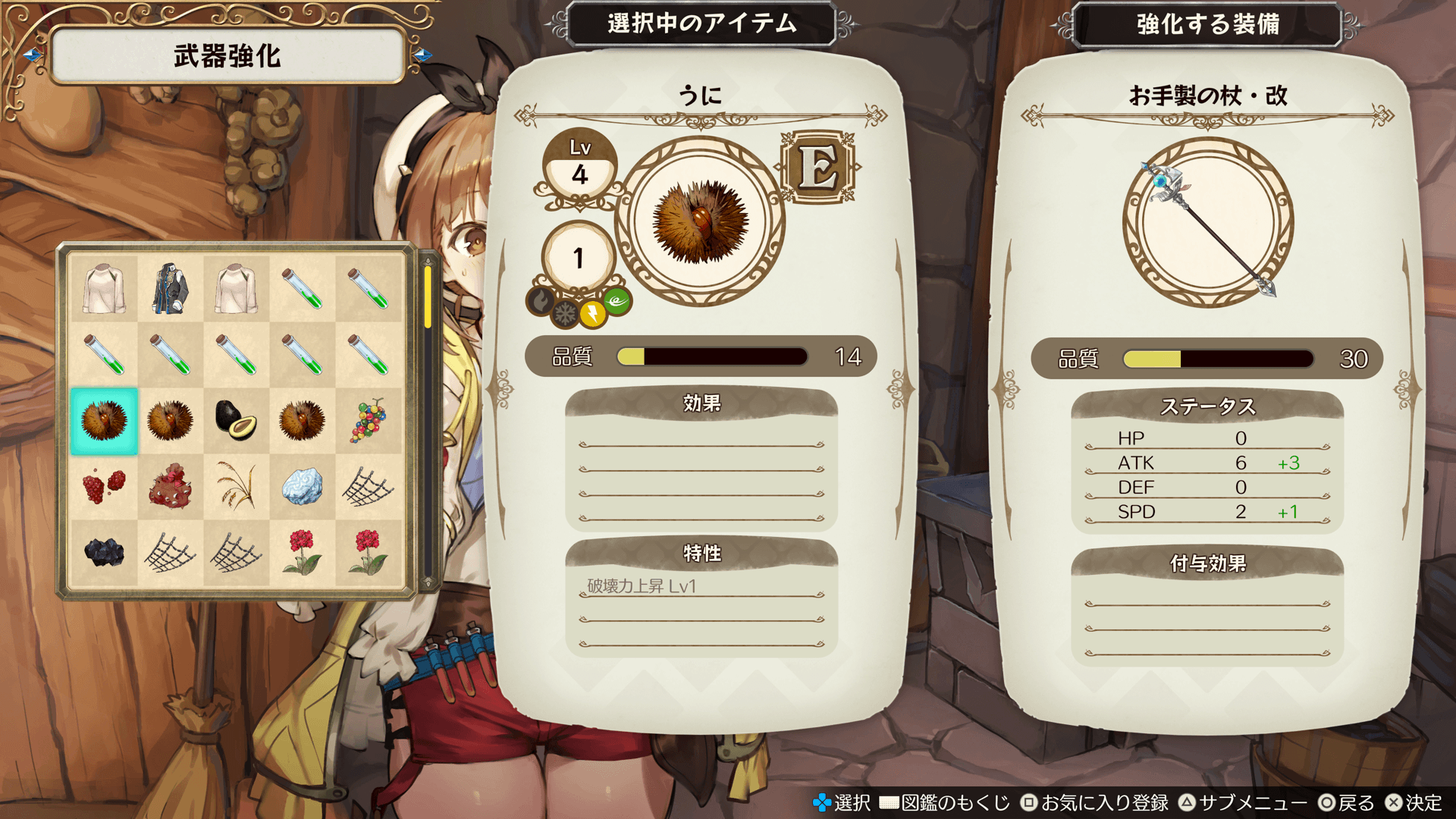This screenshot has height=819, width=1456.
Task: Choose the red rock ore slot
Action: coord(170,486)
